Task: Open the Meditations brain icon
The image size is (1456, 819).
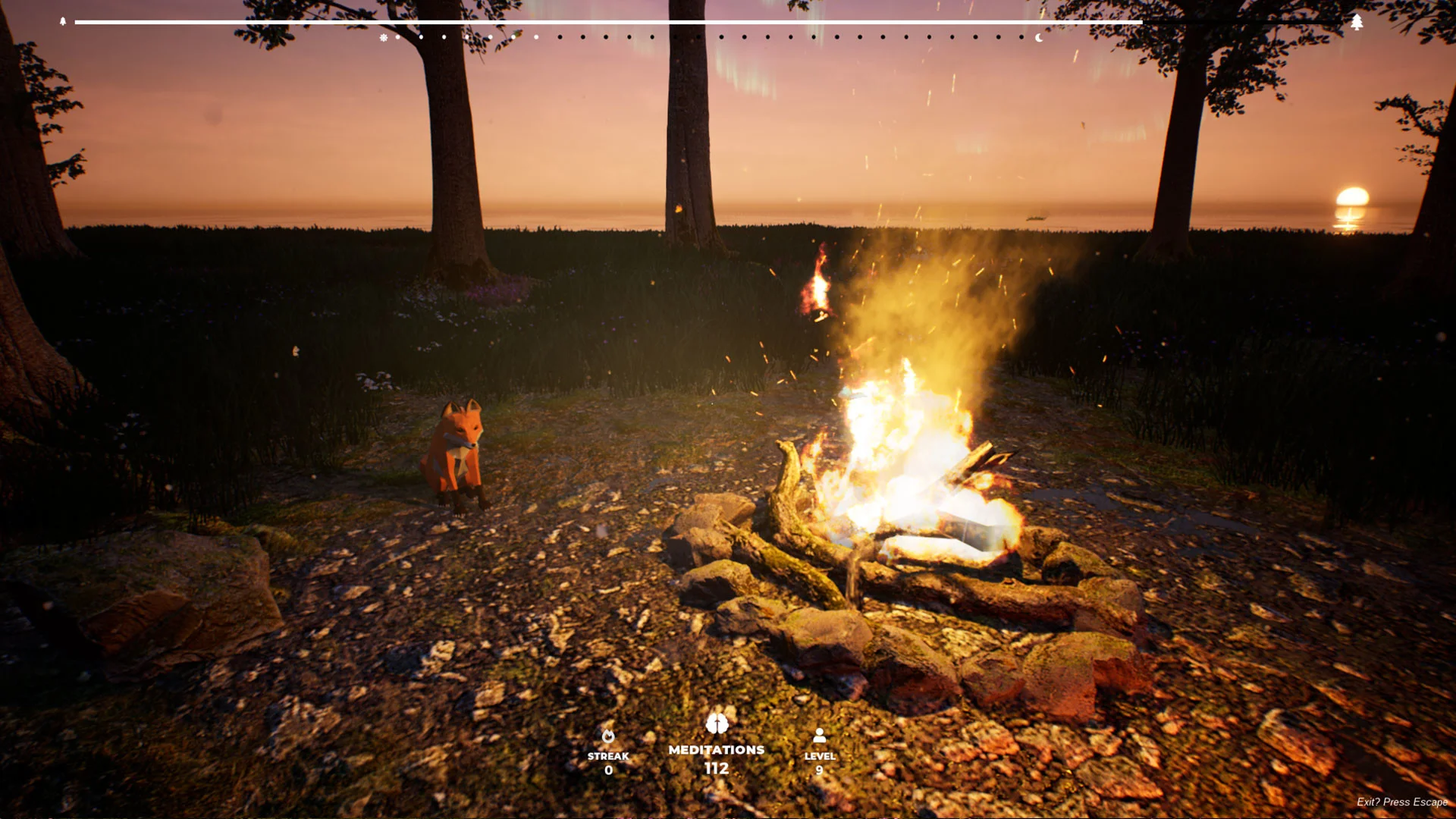Action: click(717, 723)
